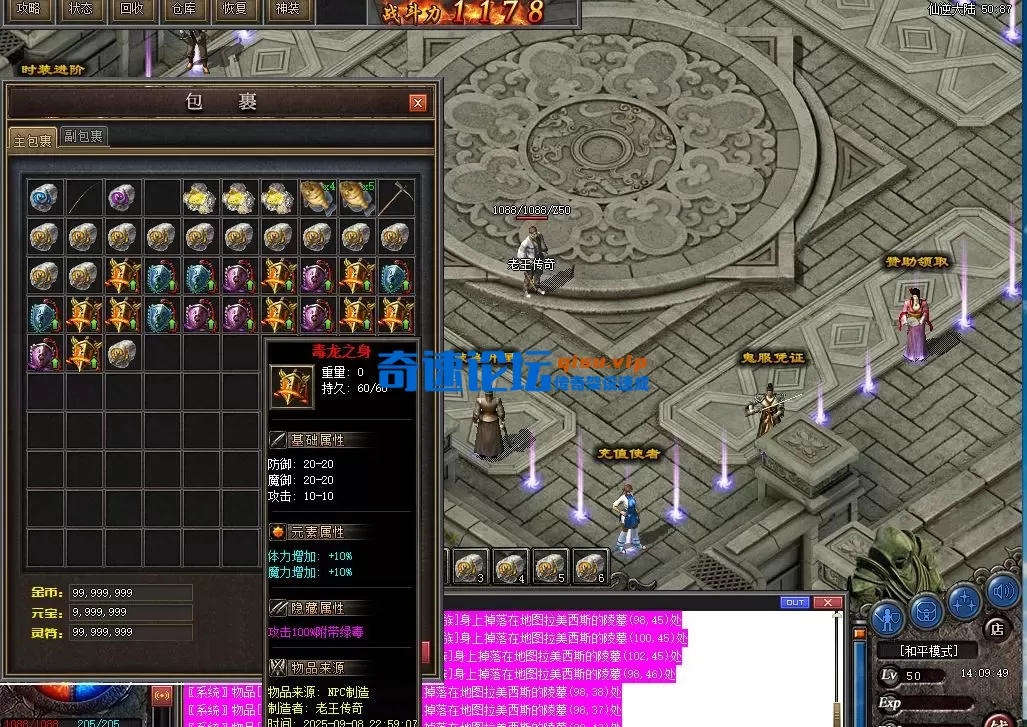Image resolution: width=1027 pixels, height=727 pixels.
Task: Select the fish stack marked x4
Action: (x=317, y=197)
